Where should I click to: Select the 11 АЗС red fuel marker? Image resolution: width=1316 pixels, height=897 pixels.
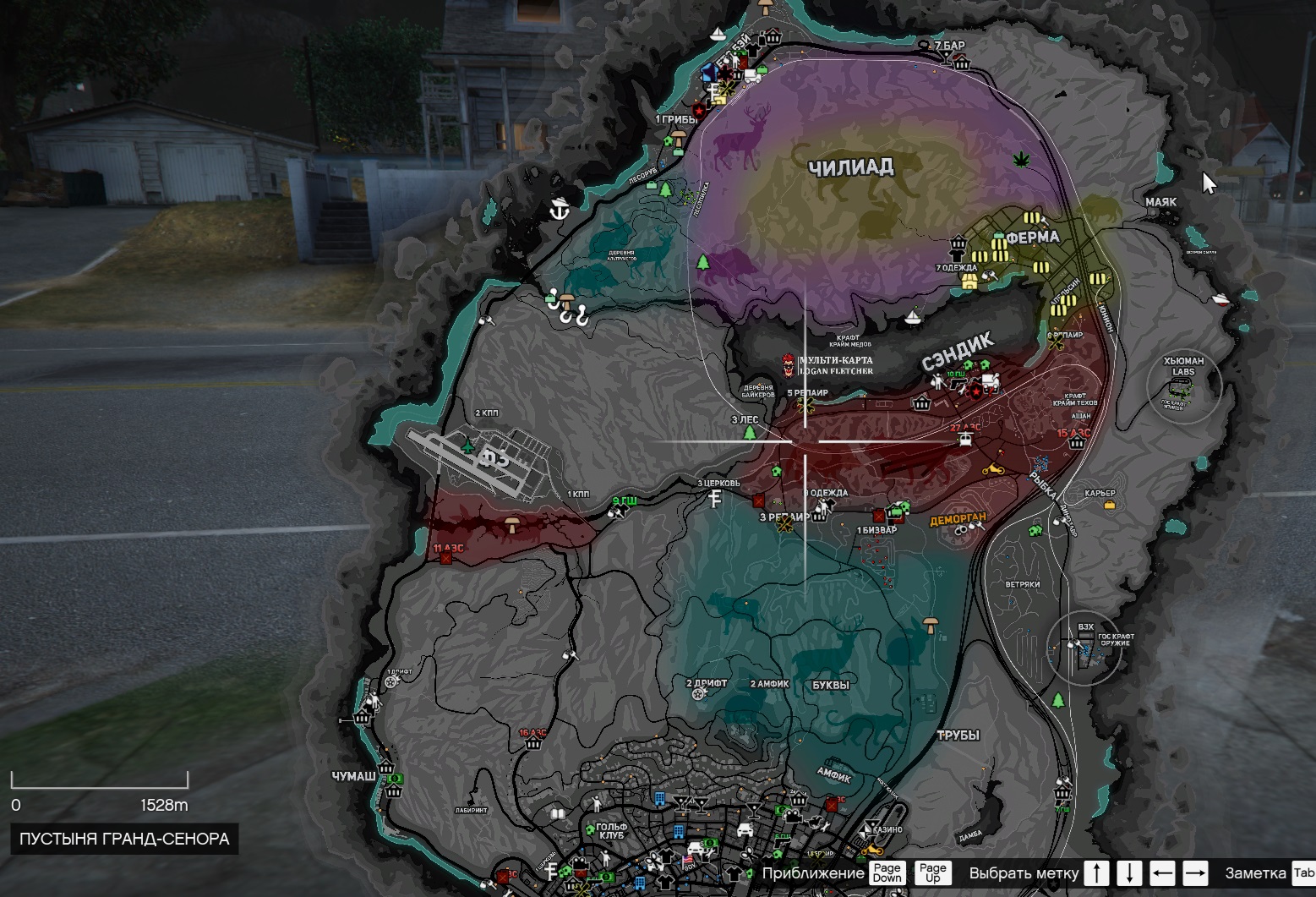[x=445, y=558]
